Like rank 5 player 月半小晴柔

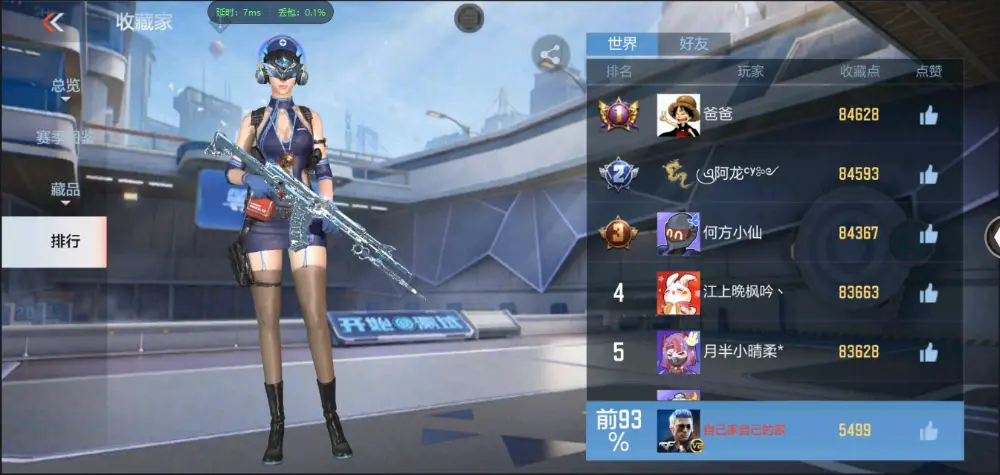coord(928,352)
